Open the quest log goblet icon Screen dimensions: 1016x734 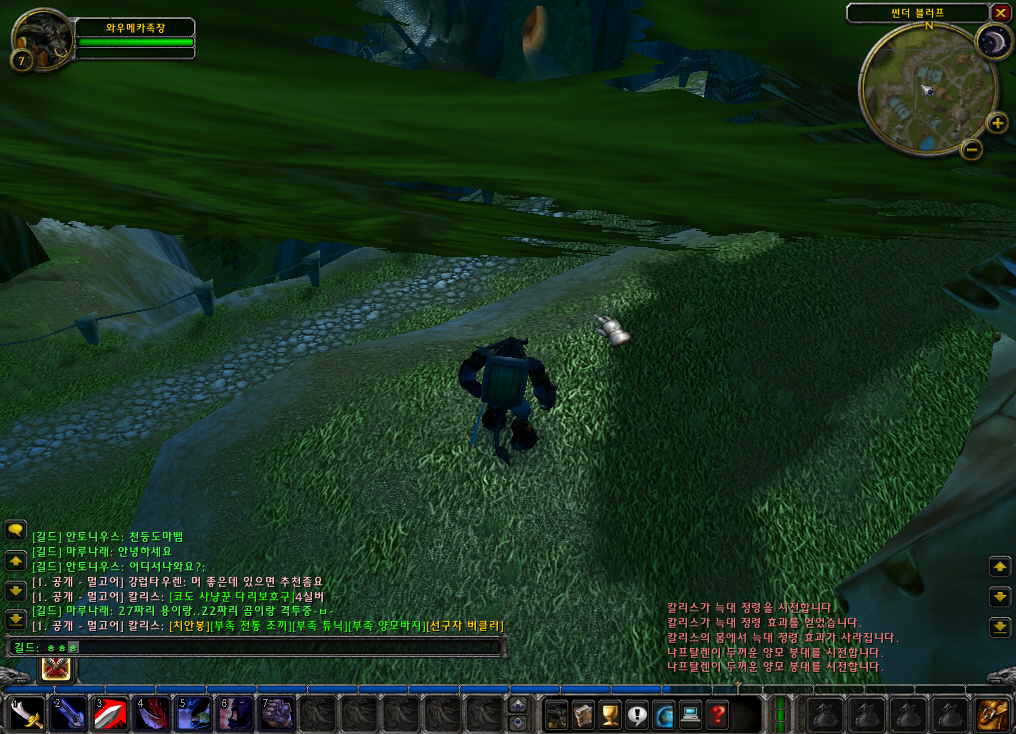pyautogui.click(x=610, y=715)
